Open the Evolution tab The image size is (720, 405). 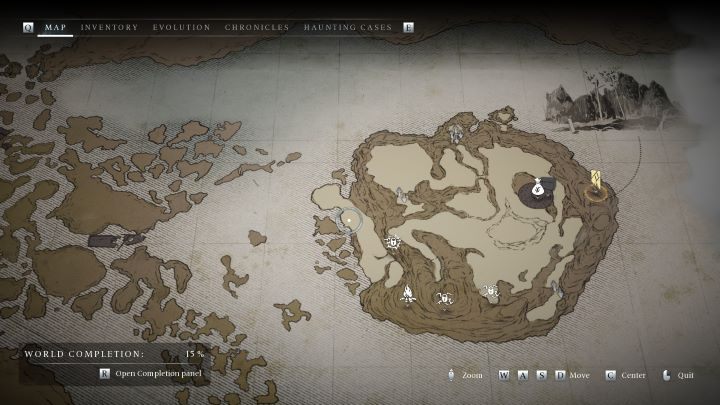(182, 27)
